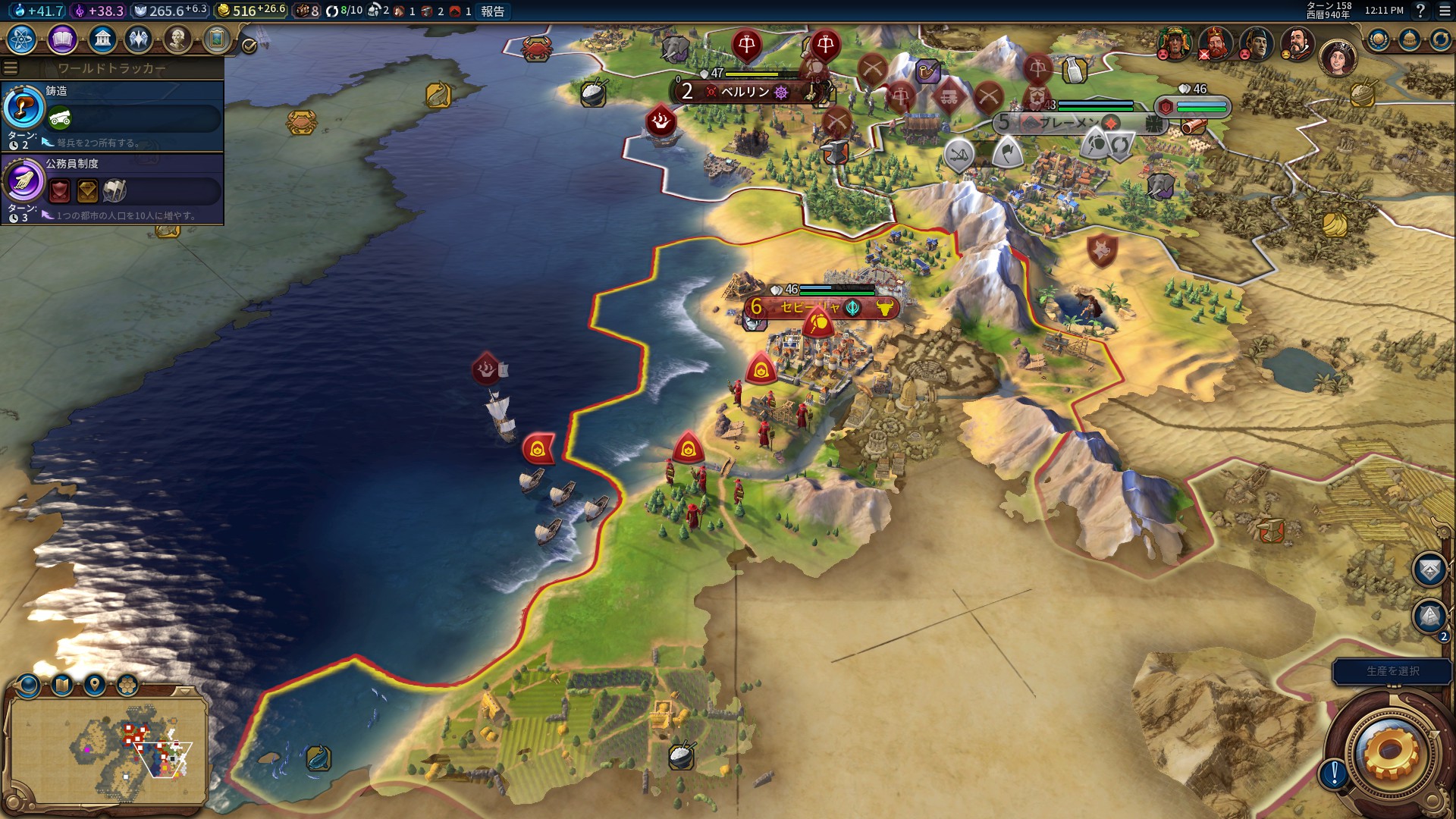This screenshot has height=819, width=1456.
Task: View the government building icon
Action: (102, 39)
